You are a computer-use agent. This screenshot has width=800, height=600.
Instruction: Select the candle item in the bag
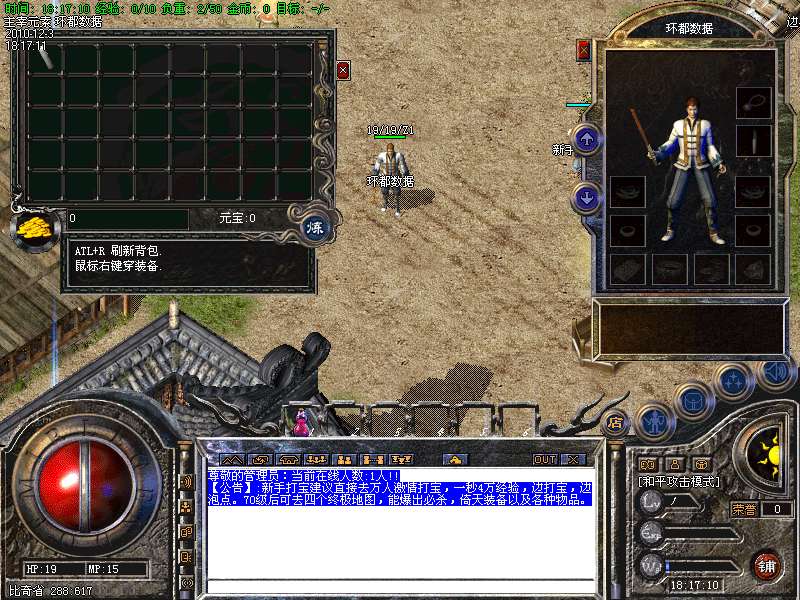[44, 57]
